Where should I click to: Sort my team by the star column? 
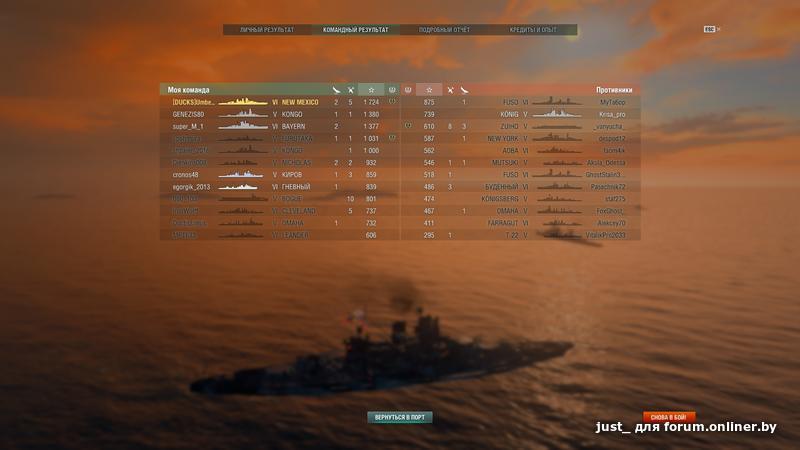coord(371,90)
